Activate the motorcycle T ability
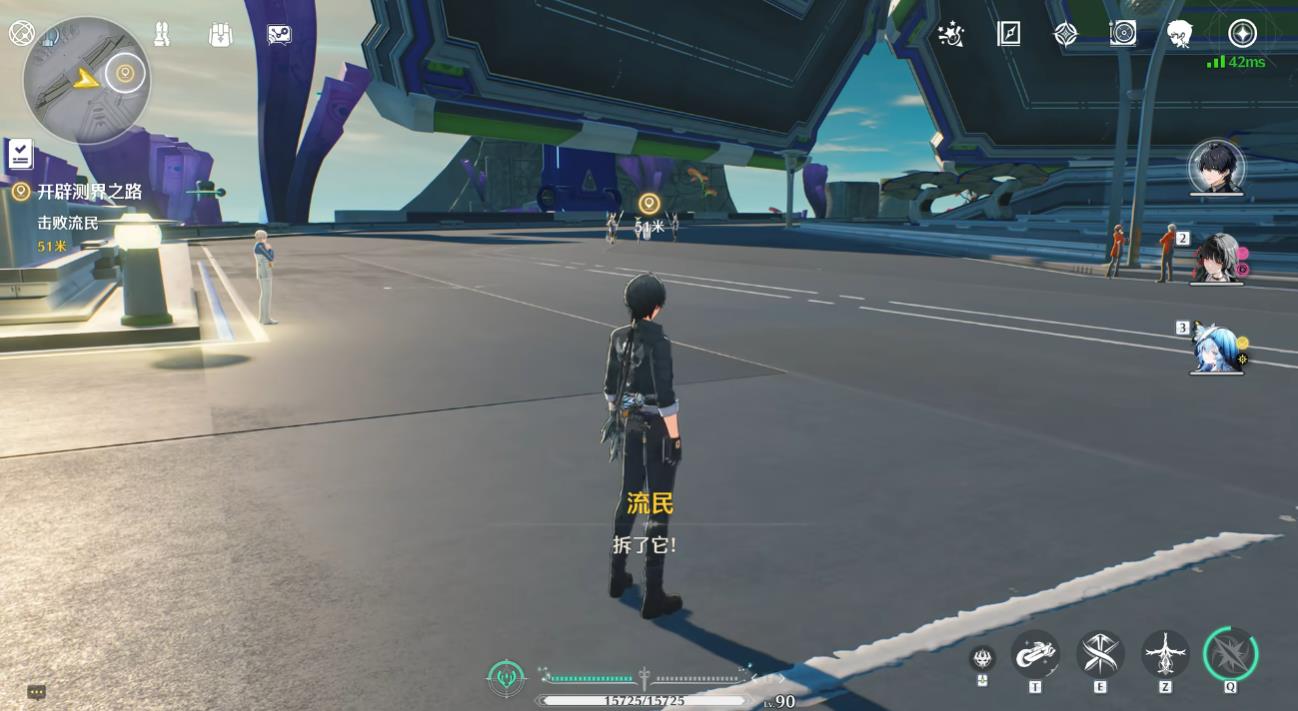This screenshot has height=711, width=1298. pyautogui.click(x=1035, y=655)
